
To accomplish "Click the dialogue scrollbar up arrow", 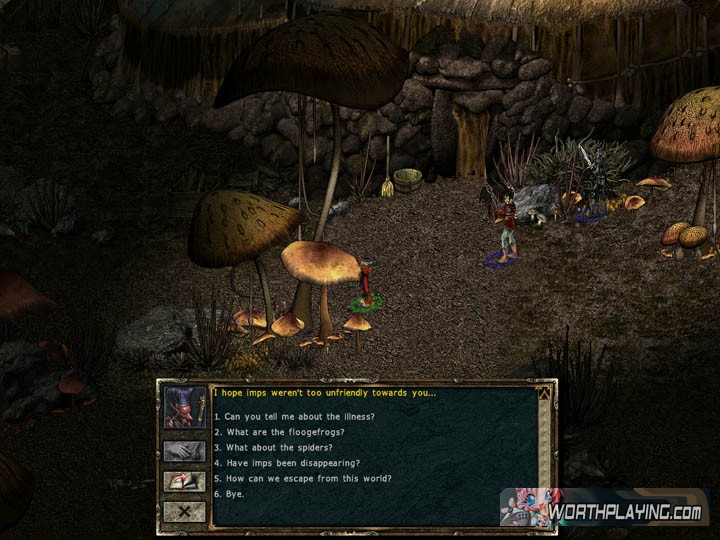I will pyautogui.click(x=544, y=393).
